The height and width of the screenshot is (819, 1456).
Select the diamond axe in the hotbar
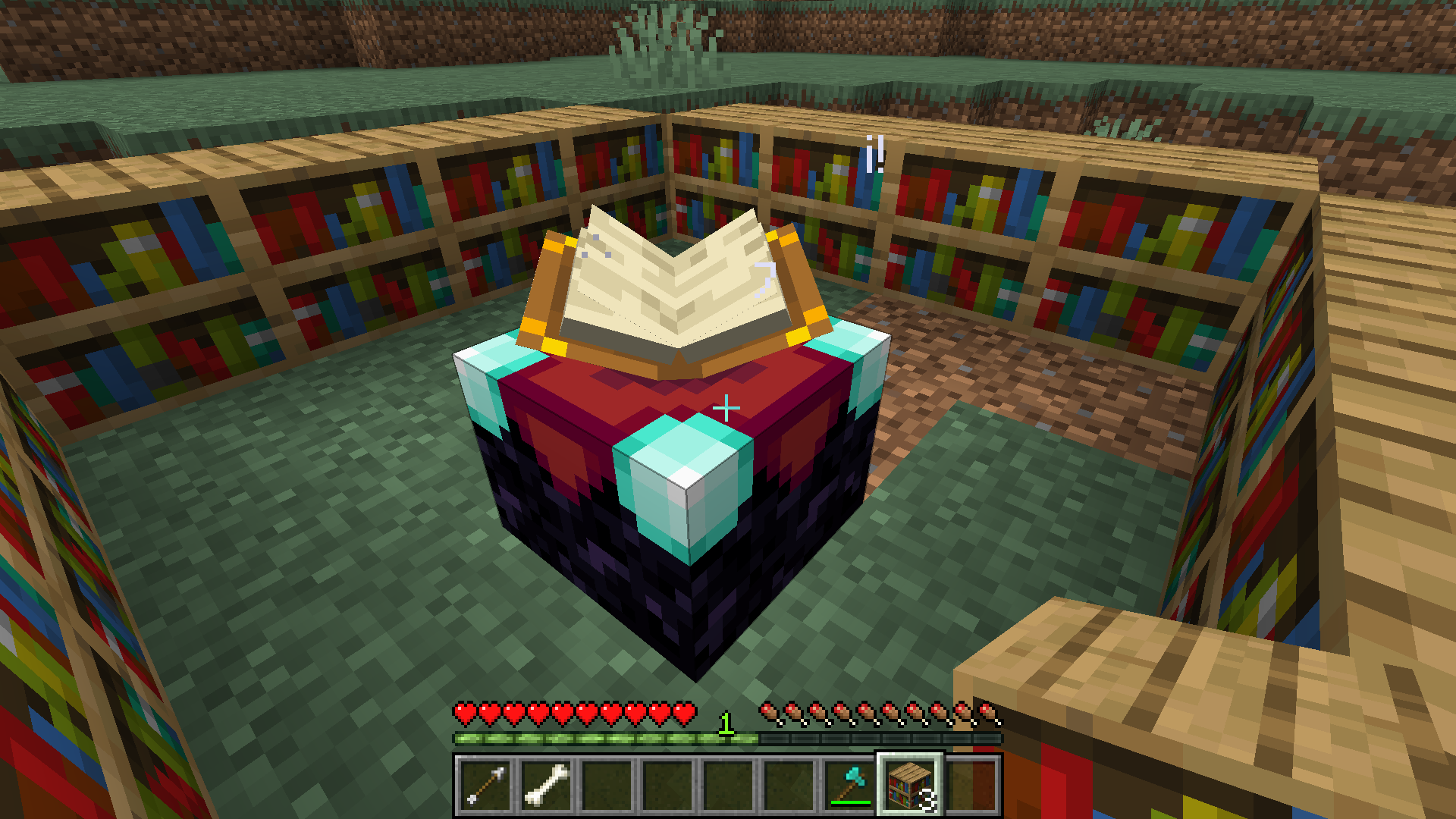851,785
